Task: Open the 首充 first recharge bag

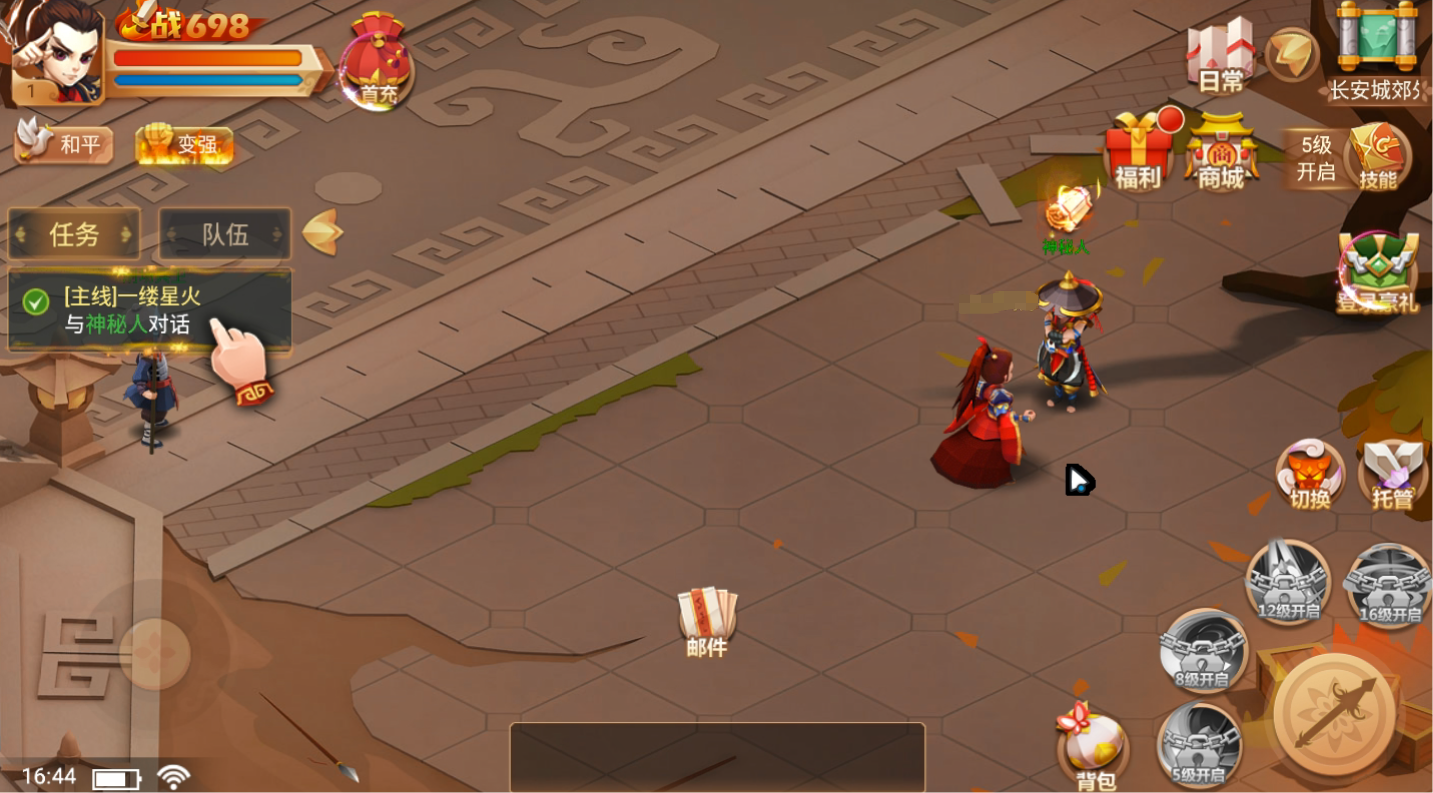Action: tap(376, 62)
